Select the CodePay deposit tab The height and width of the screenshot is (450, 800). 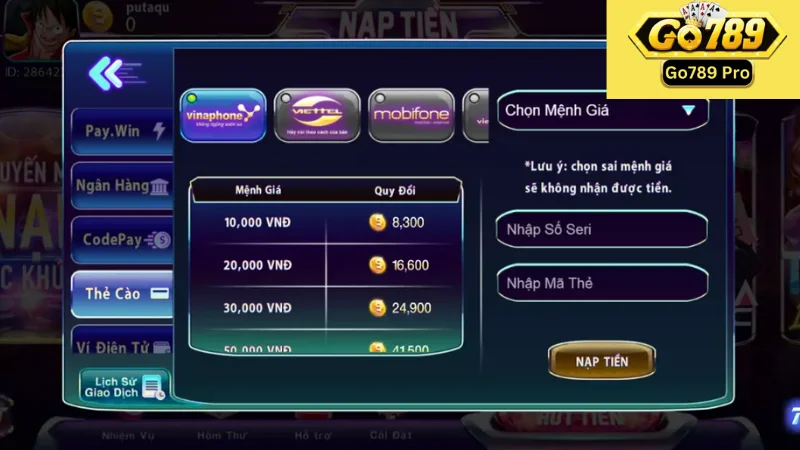click(x=122, y=240)
